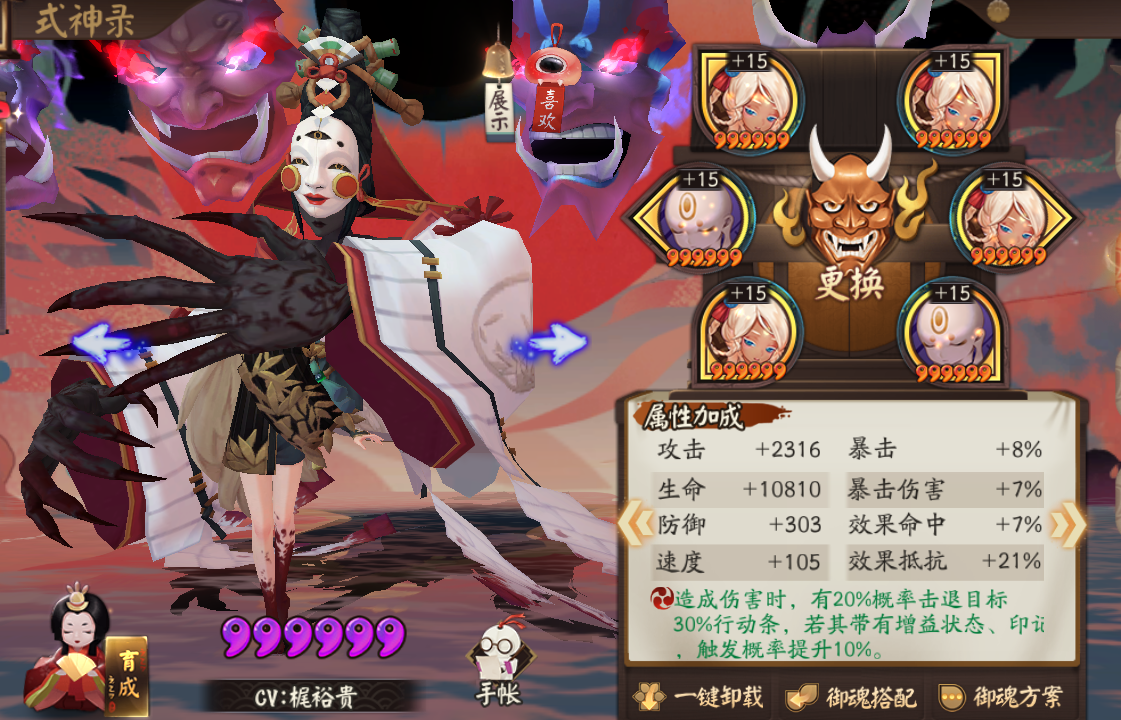Select the bottom-right soul slot
Viewport: 1121px width, 720px height.
click(951, 333)
